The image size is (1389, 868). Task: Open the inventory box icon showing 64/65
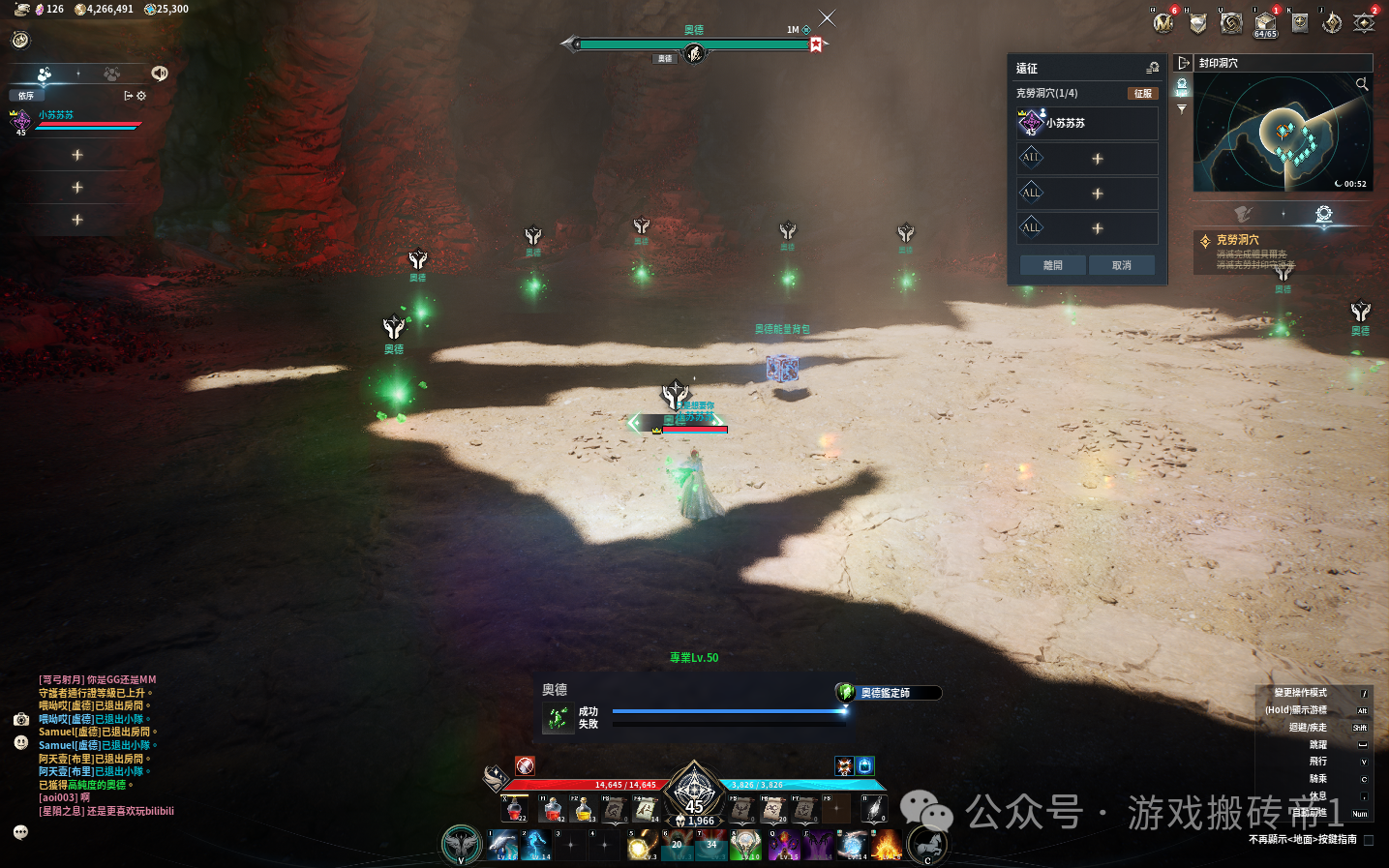(x=1265, y=23)
